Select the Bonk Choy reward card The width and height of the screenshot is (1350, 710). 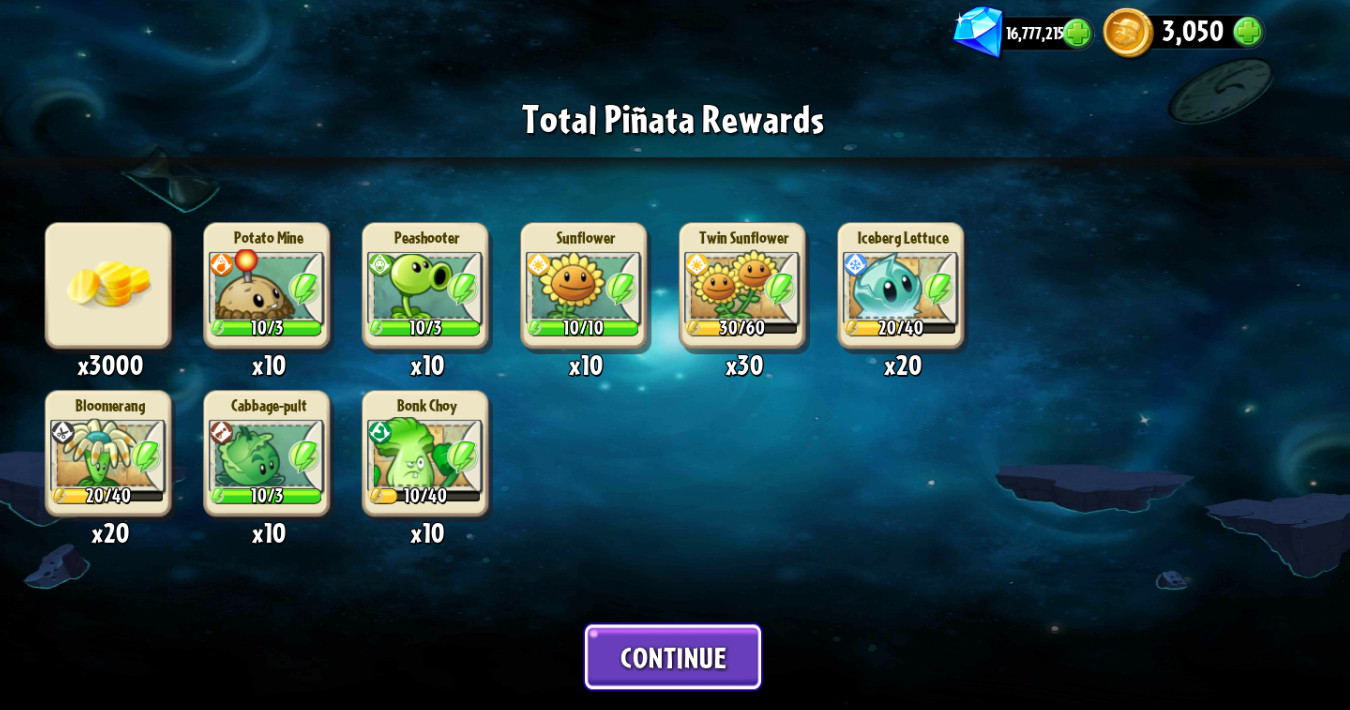point(425,453)
